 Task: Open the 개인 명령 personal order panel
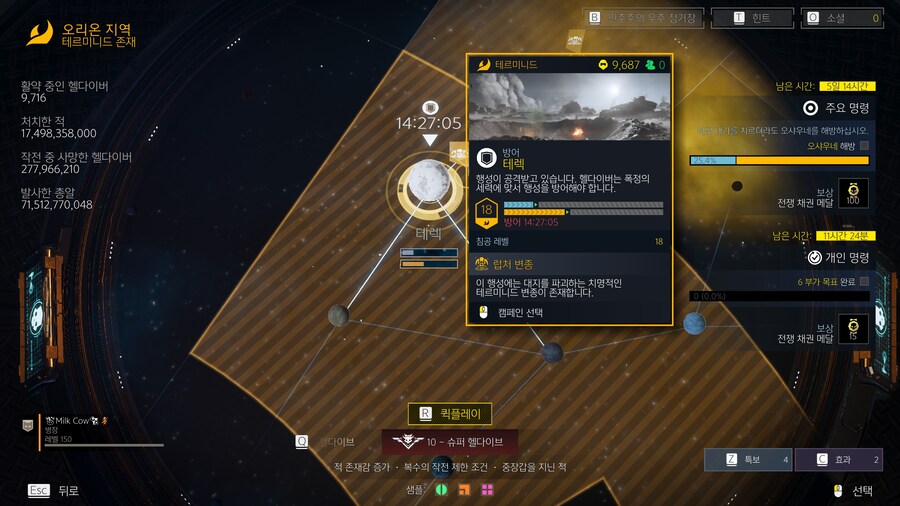[838, 257]
